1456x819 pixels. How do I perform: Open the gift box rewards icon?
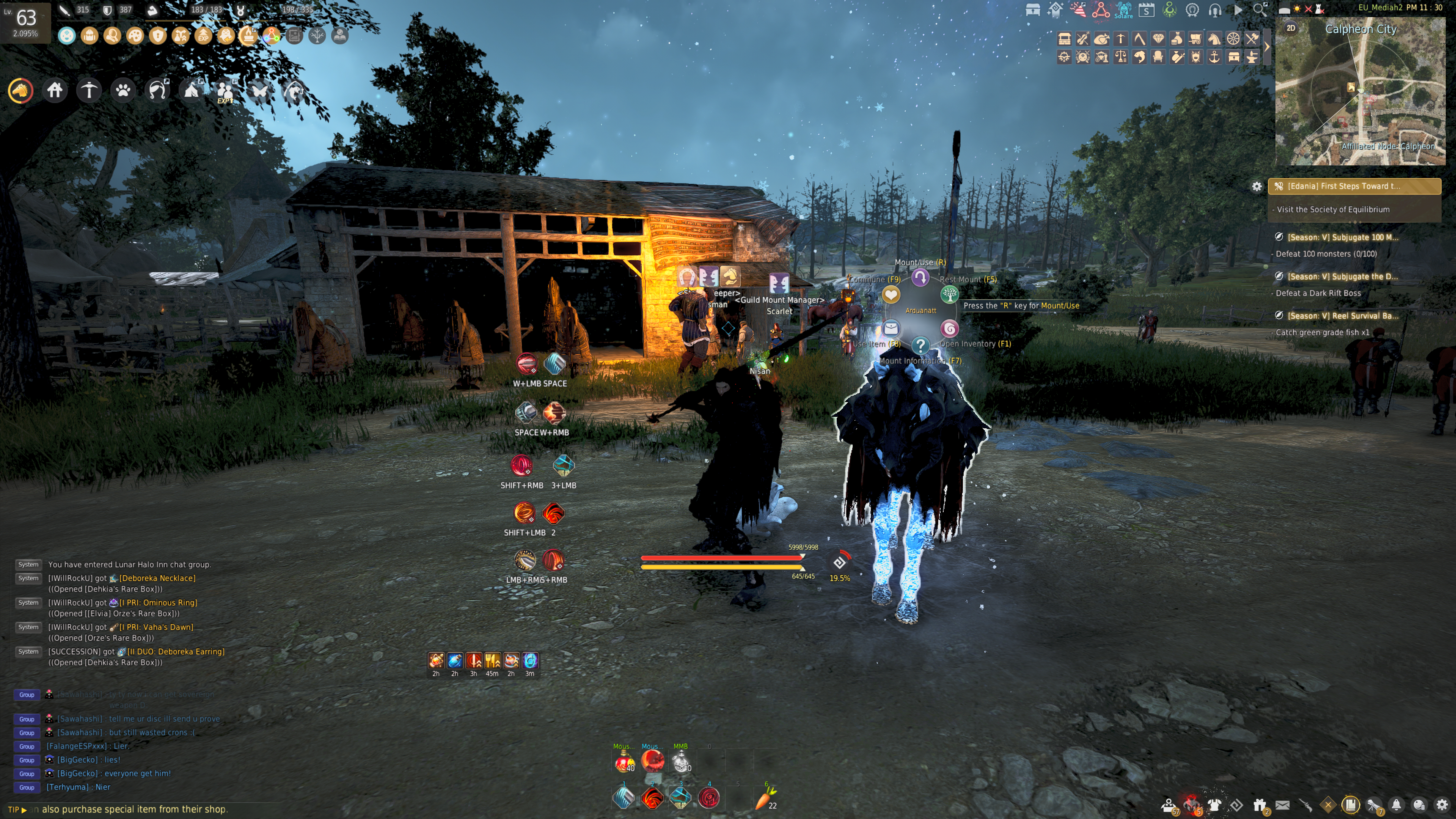[x=1259, y=805]
